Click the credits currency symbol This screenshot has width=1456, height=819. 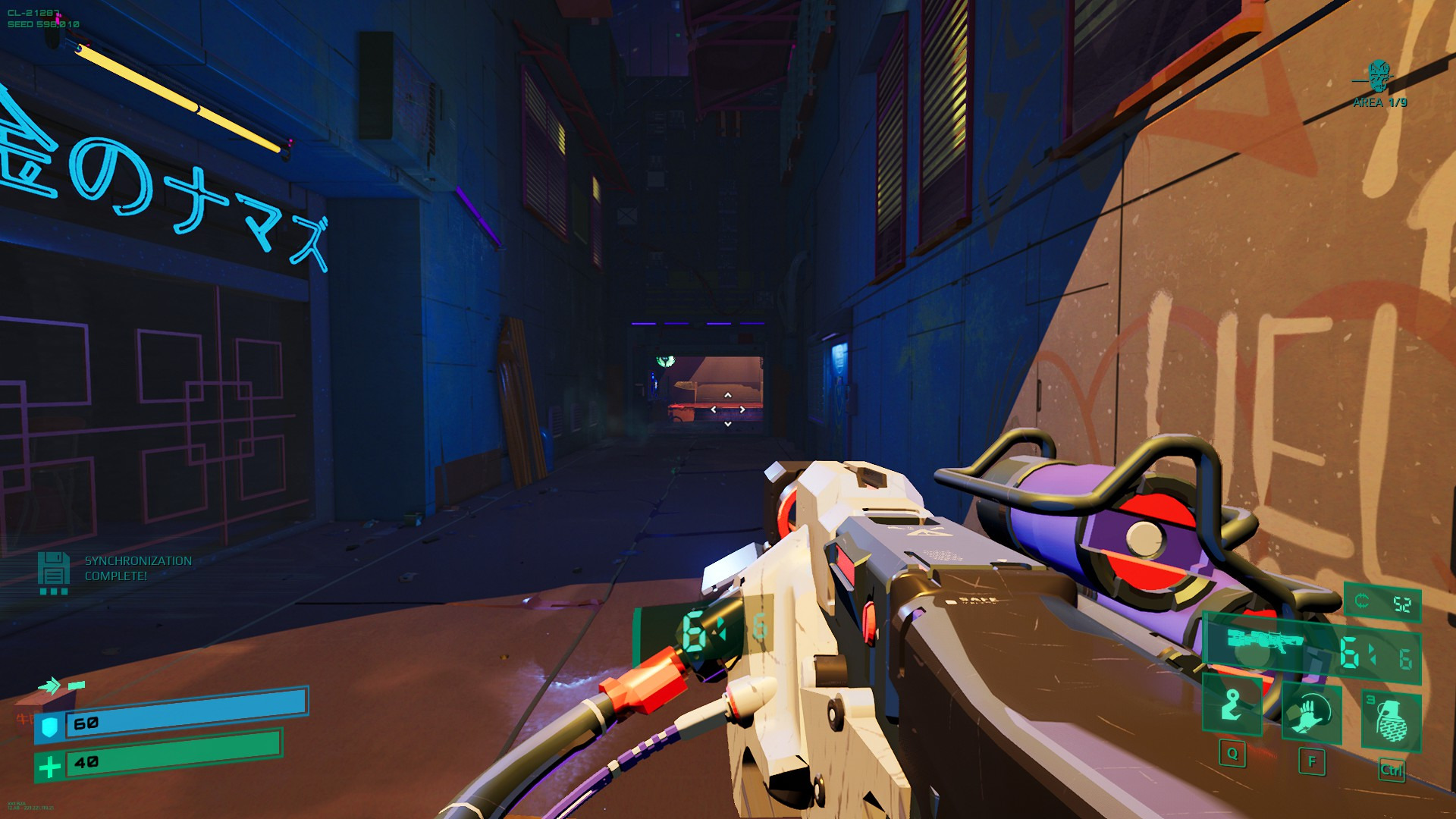pos(1362,602)
